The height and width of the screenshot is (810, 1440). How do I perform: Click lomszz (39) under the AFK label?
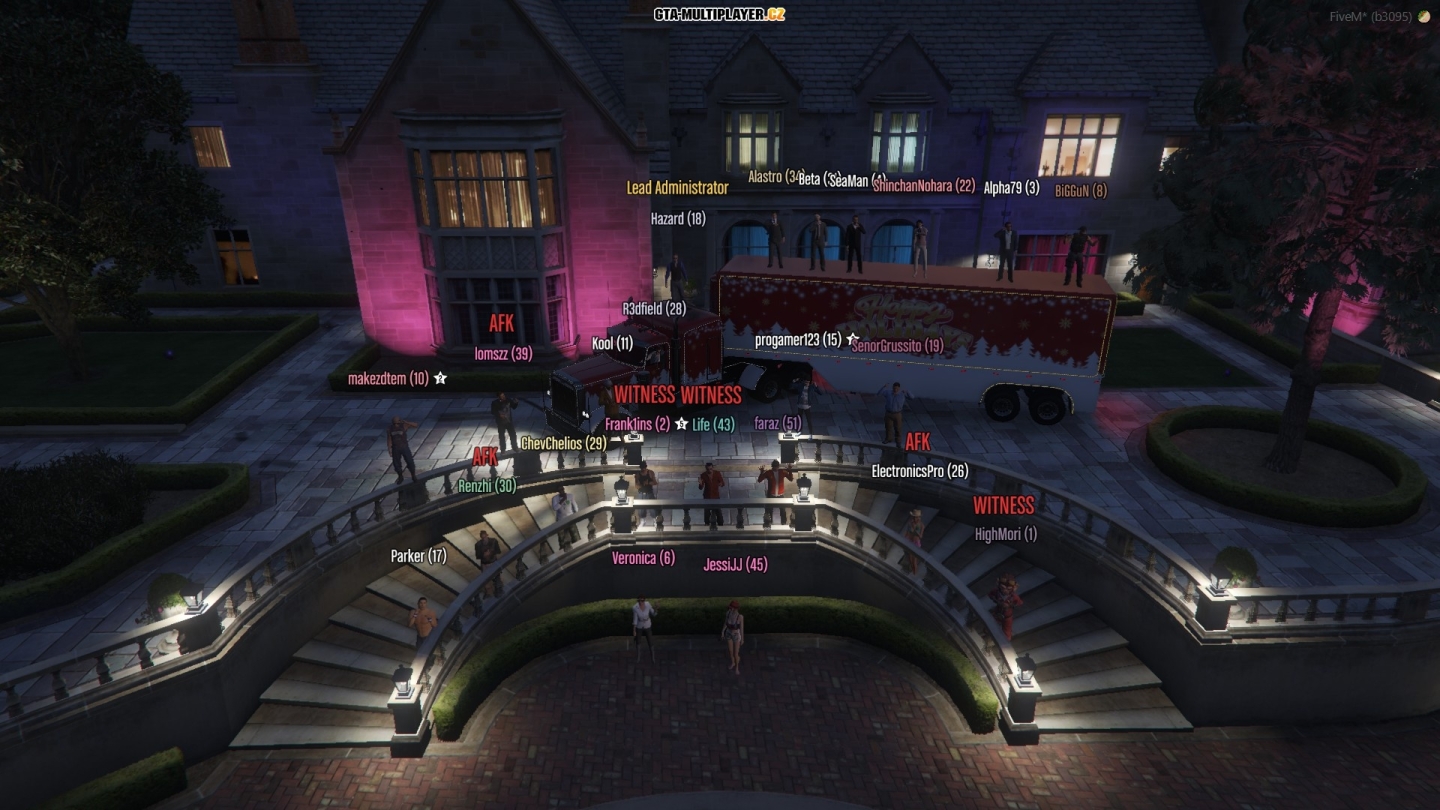click(x=503, y=351)
